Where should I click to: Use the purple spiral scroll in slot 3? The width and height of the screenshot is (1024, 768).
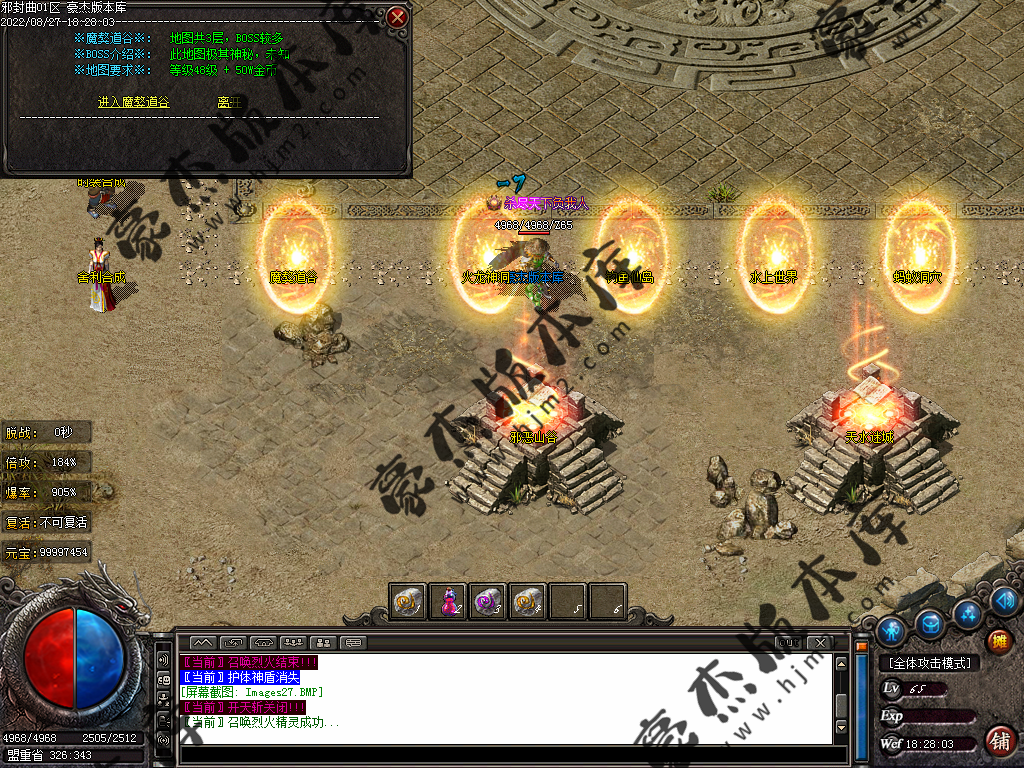(x=488, y=601)
